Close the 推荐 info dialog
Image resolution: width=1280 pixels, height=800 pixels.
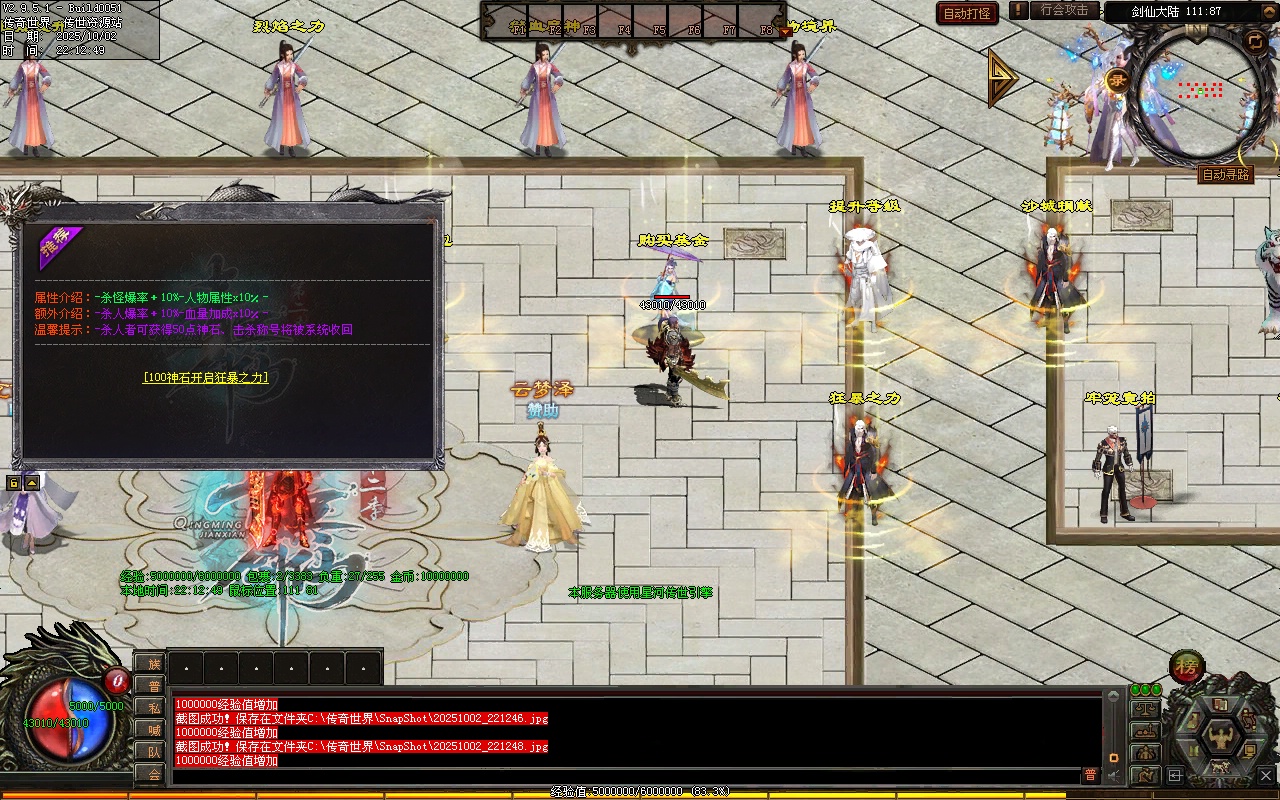coord(432,218)
